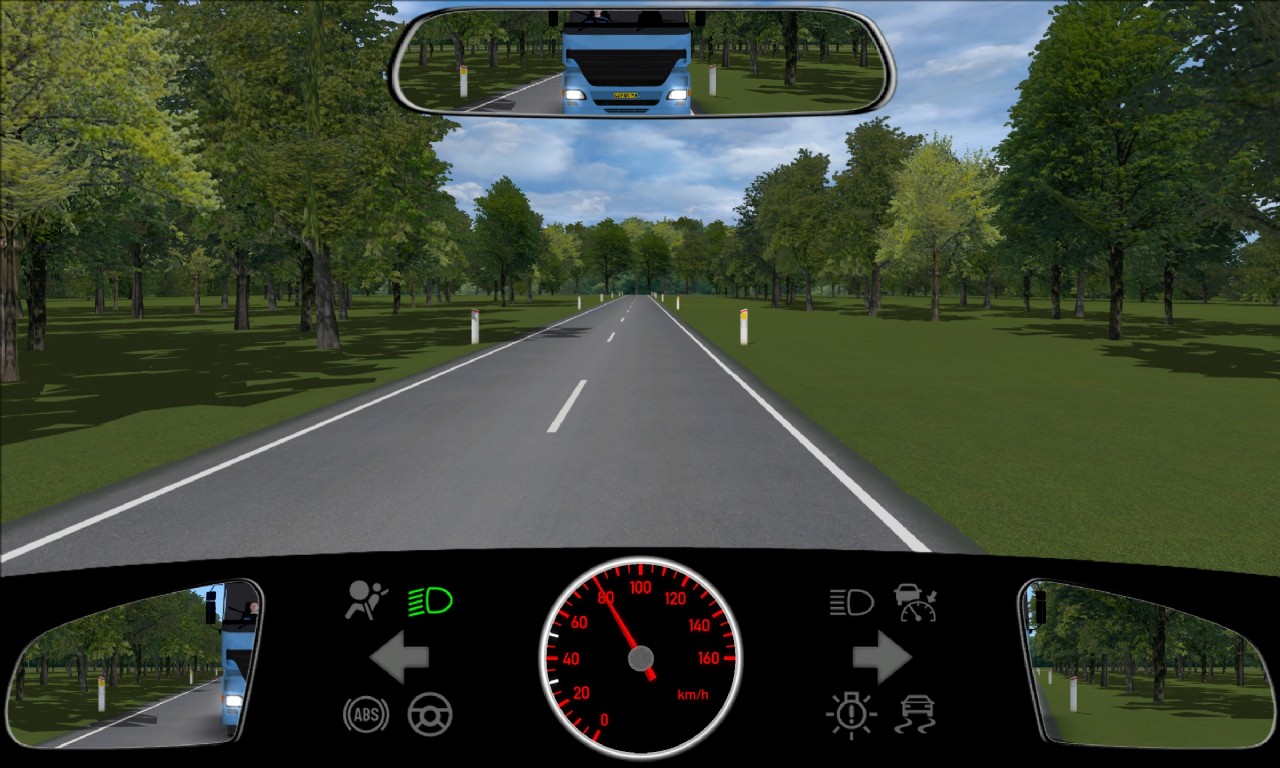Check the center rear-view mirror

641,61
